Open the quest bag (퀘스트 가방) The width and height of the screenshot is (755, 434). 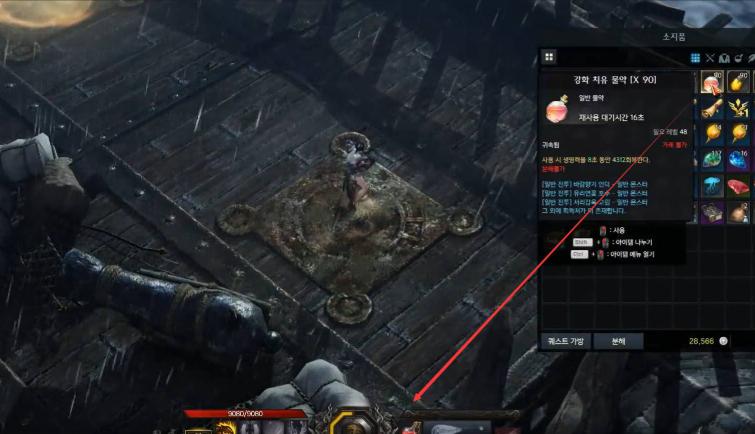pyautogui.click(x=565, y=341)
